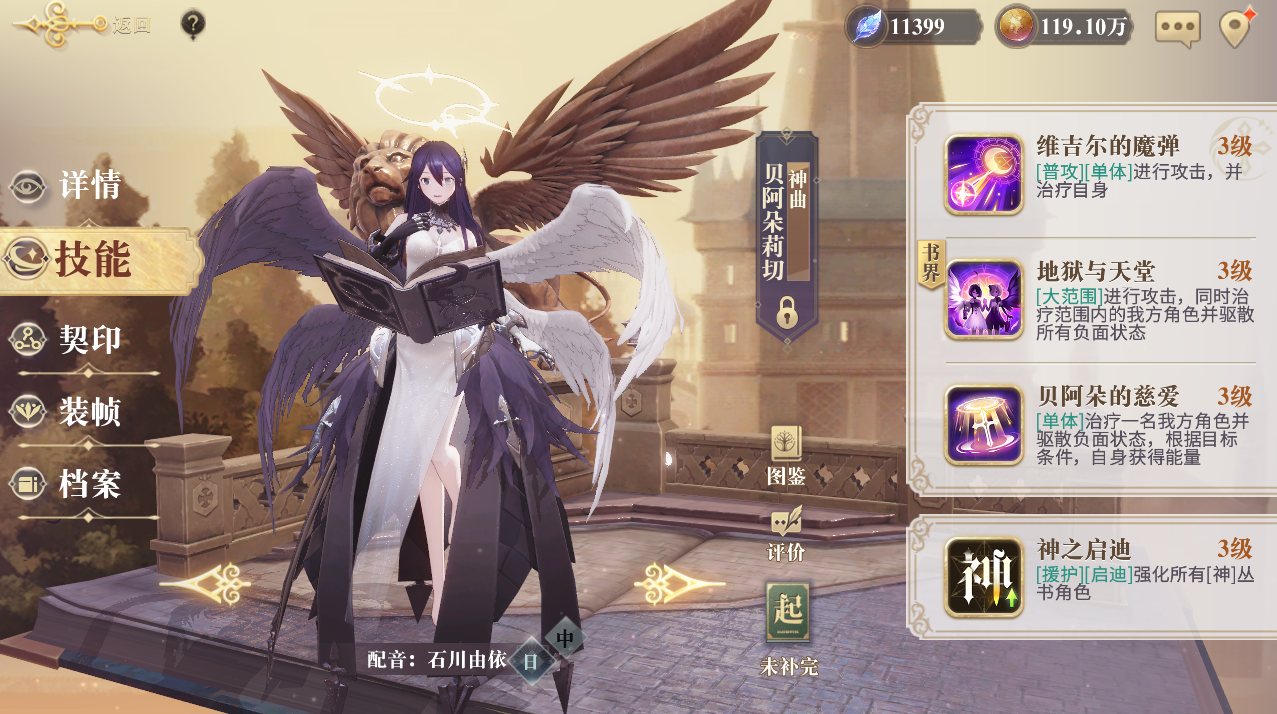Select the 维吉尔的魔弹 skill icon
Viewport: 1277px width, 714px height.
tap(984, 174)
